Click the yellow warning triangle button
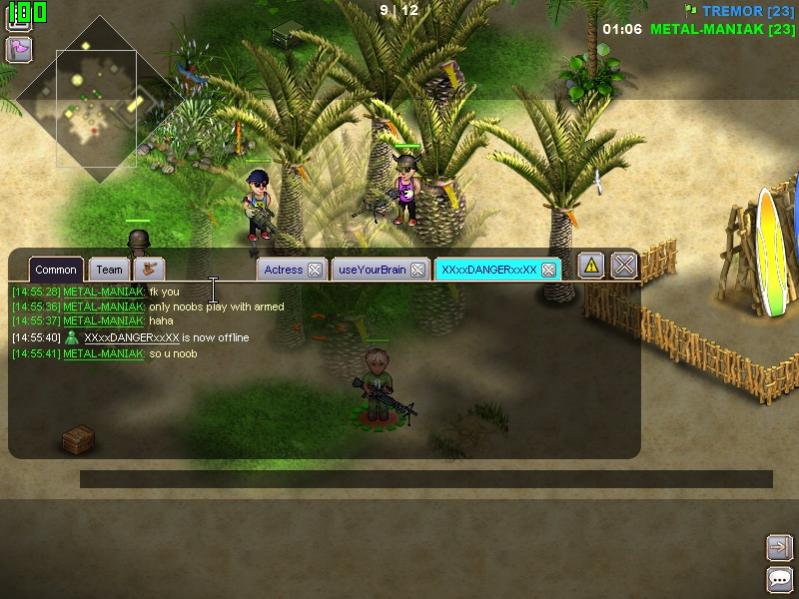Viewport: 799px width, 599px height. point(591,265)
